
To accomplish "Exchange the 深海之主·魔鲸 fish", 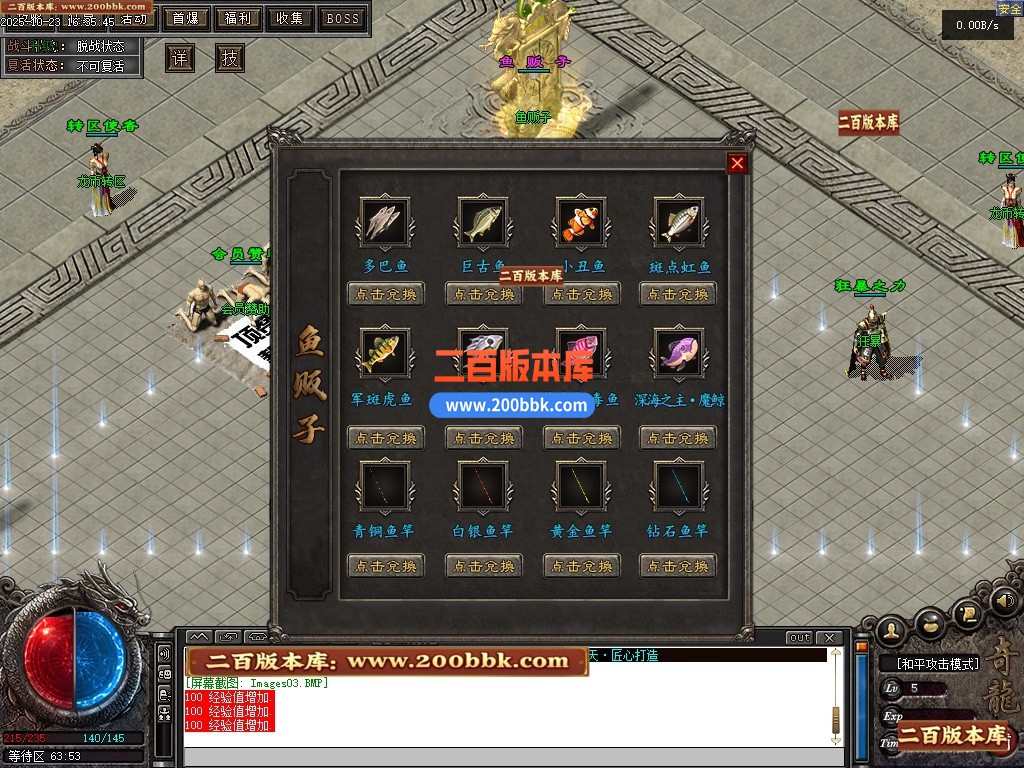I will (679, 437).
